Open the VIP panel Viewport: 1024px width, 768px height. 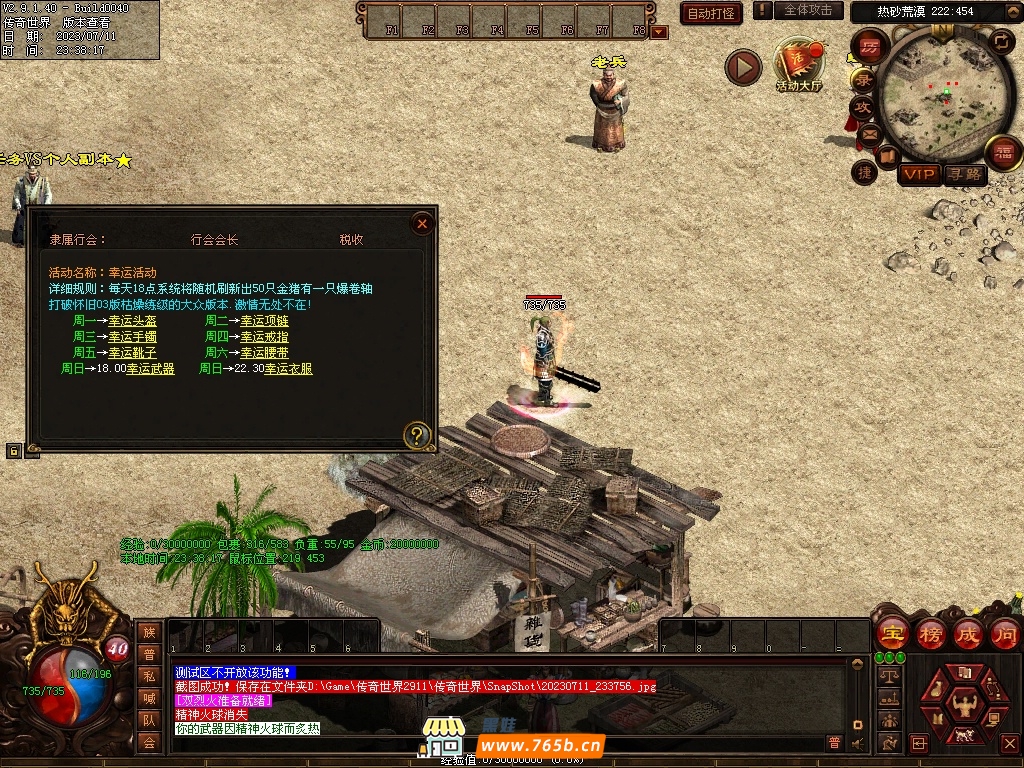(919, 175)
